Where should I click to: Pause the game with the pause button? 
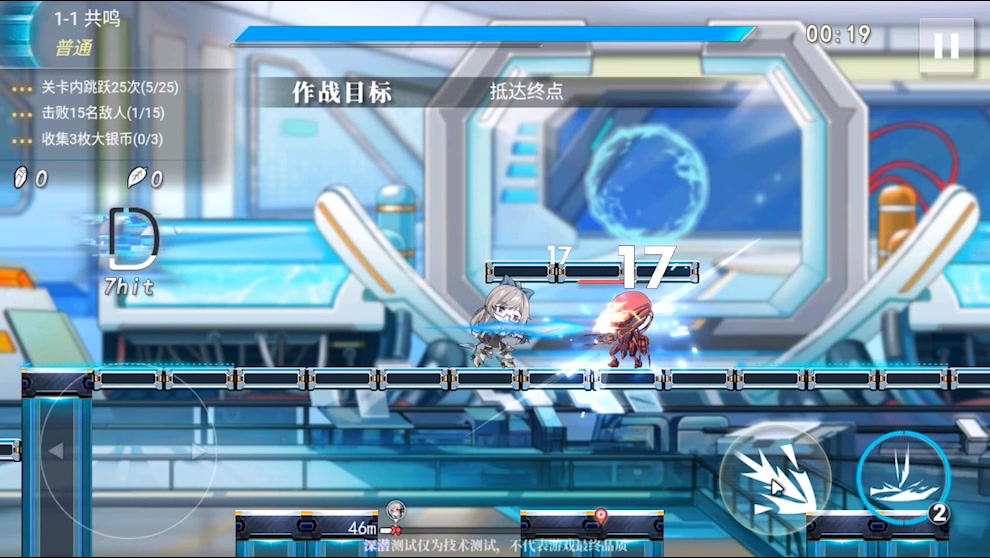tap(945, 46)
